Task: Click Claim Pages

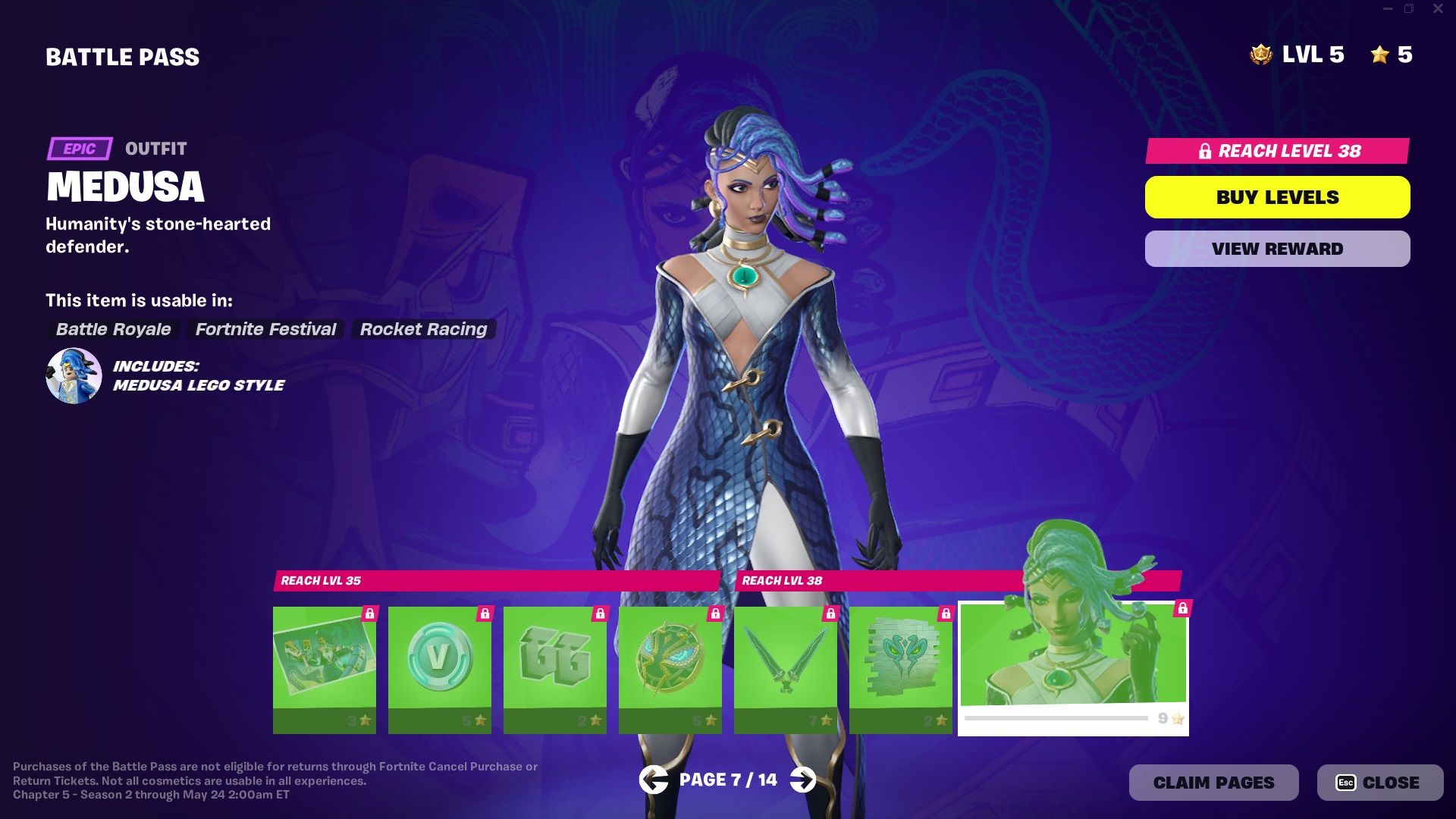Action: (1213, 782)
